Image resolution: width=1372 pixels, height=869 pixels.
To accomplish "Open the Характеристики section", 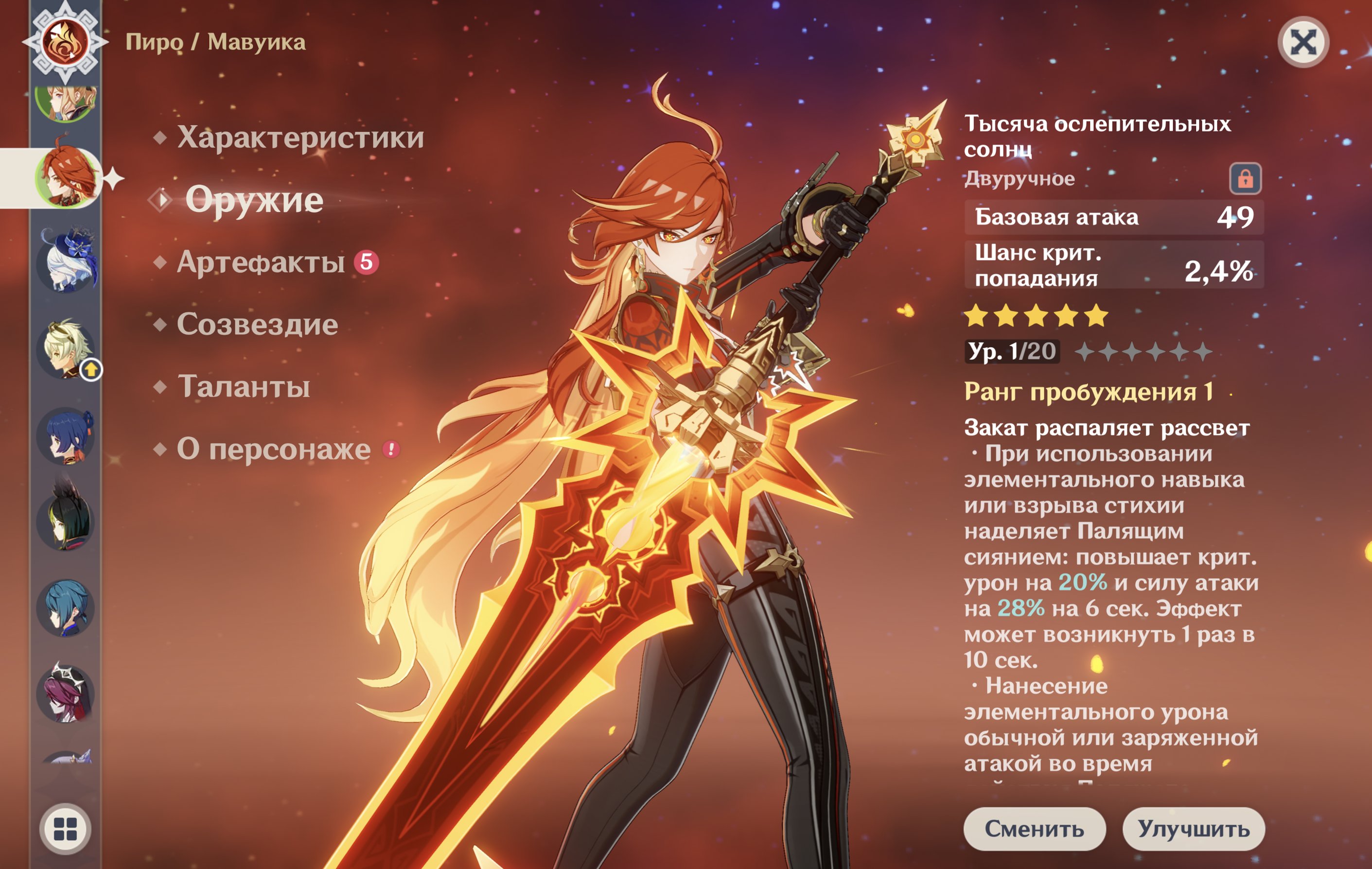I will tap(300, 137).
